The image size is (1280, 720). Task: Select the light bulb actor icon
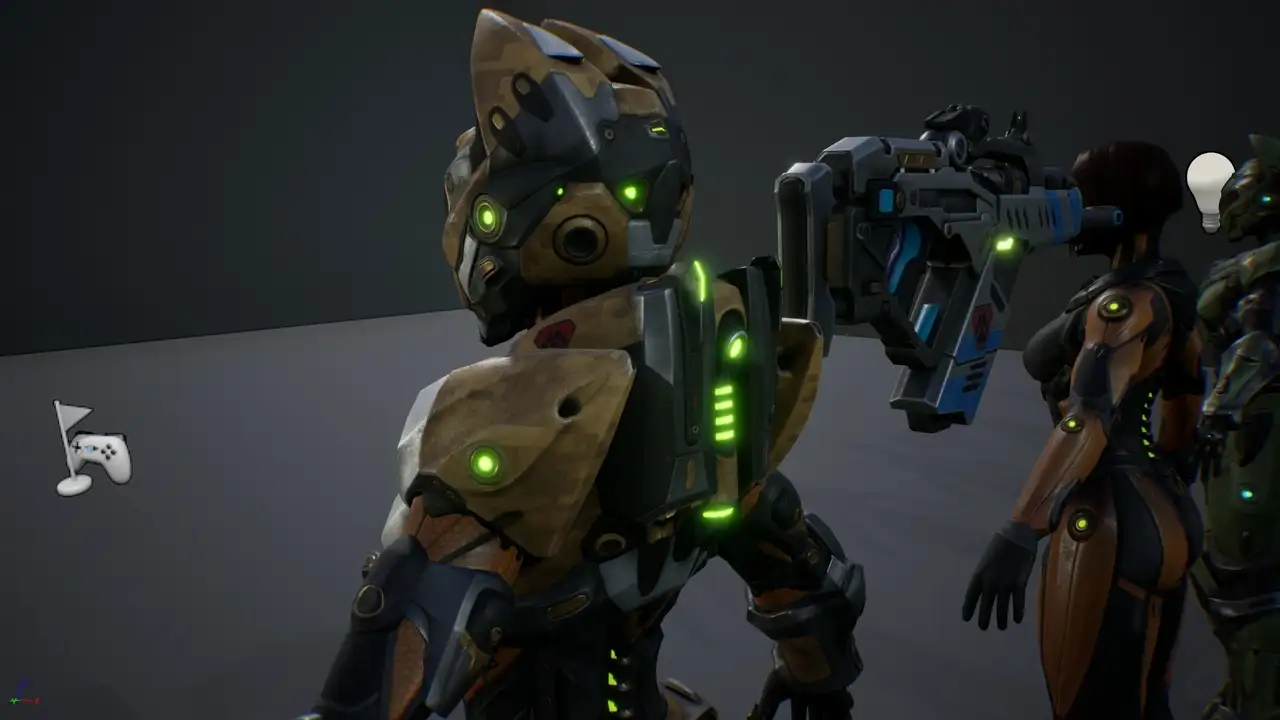1210,189
